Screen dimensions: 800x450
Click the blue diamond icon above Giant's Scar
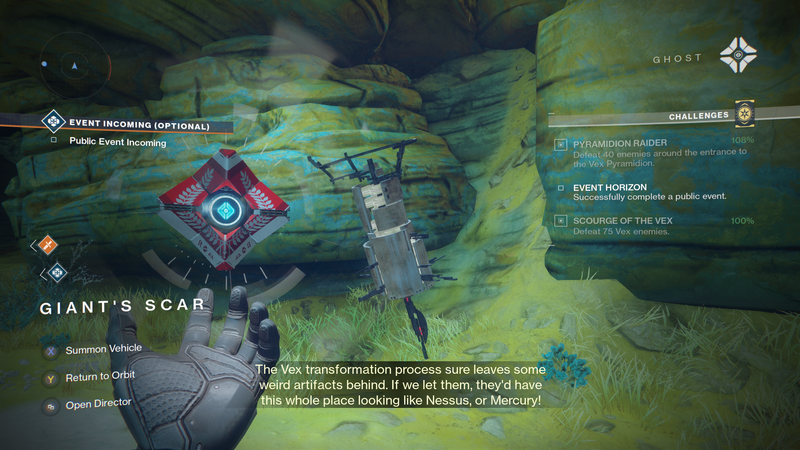[56, 271]
